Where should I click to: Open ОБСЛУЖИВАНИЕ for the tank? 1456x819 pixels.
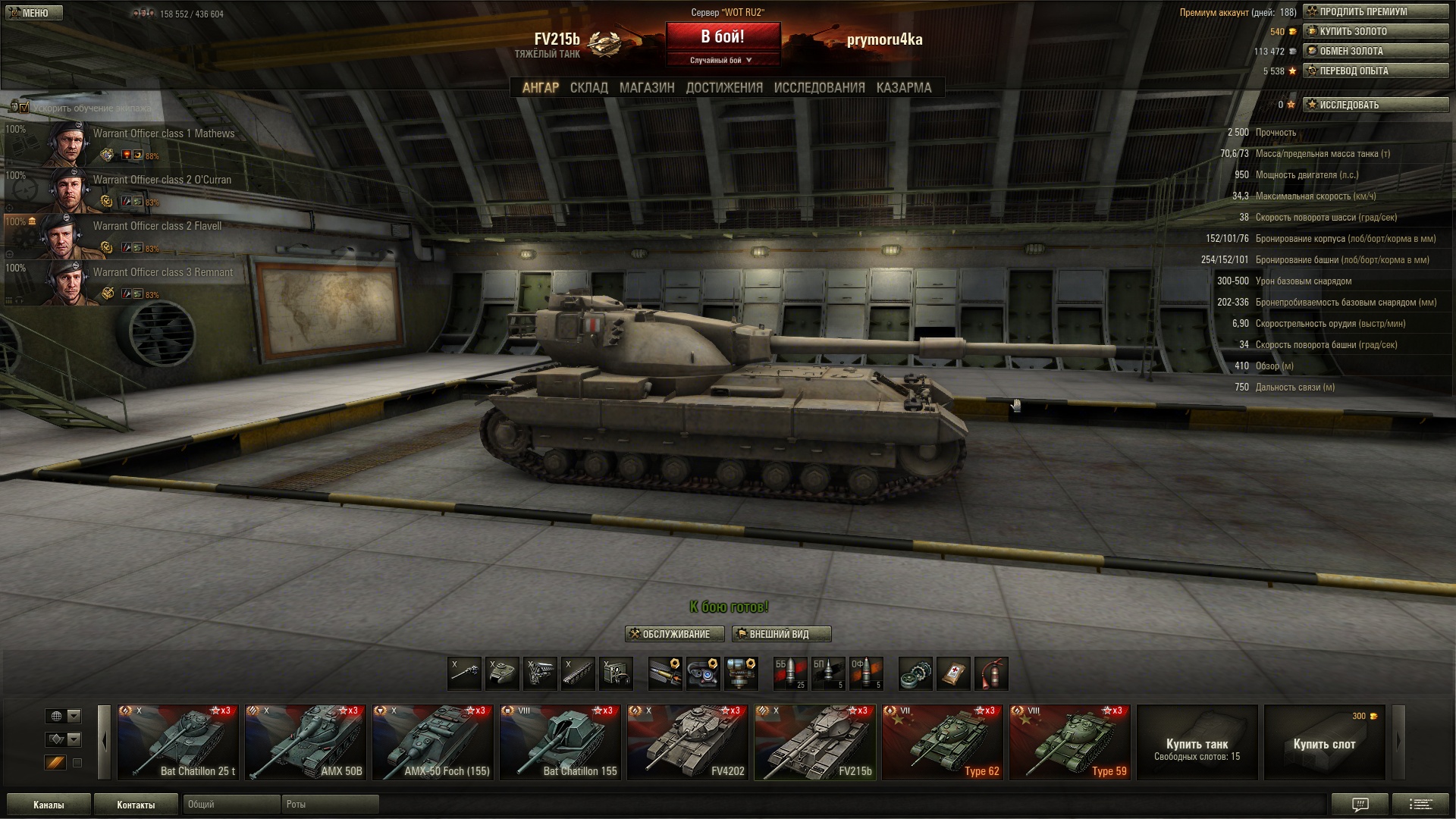(x=674, y=634)
